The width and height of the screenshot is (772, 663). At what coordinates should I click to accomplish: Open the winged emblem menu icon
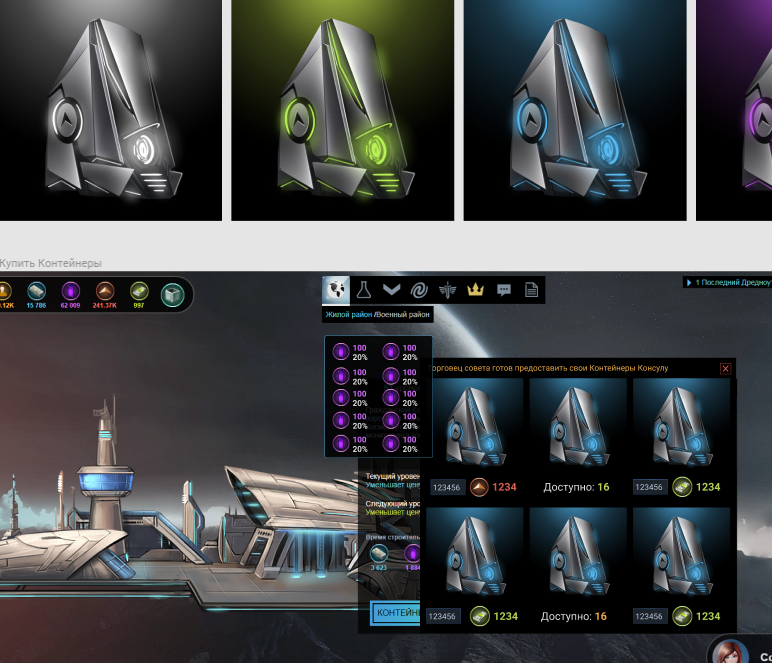tap(448, 290)
